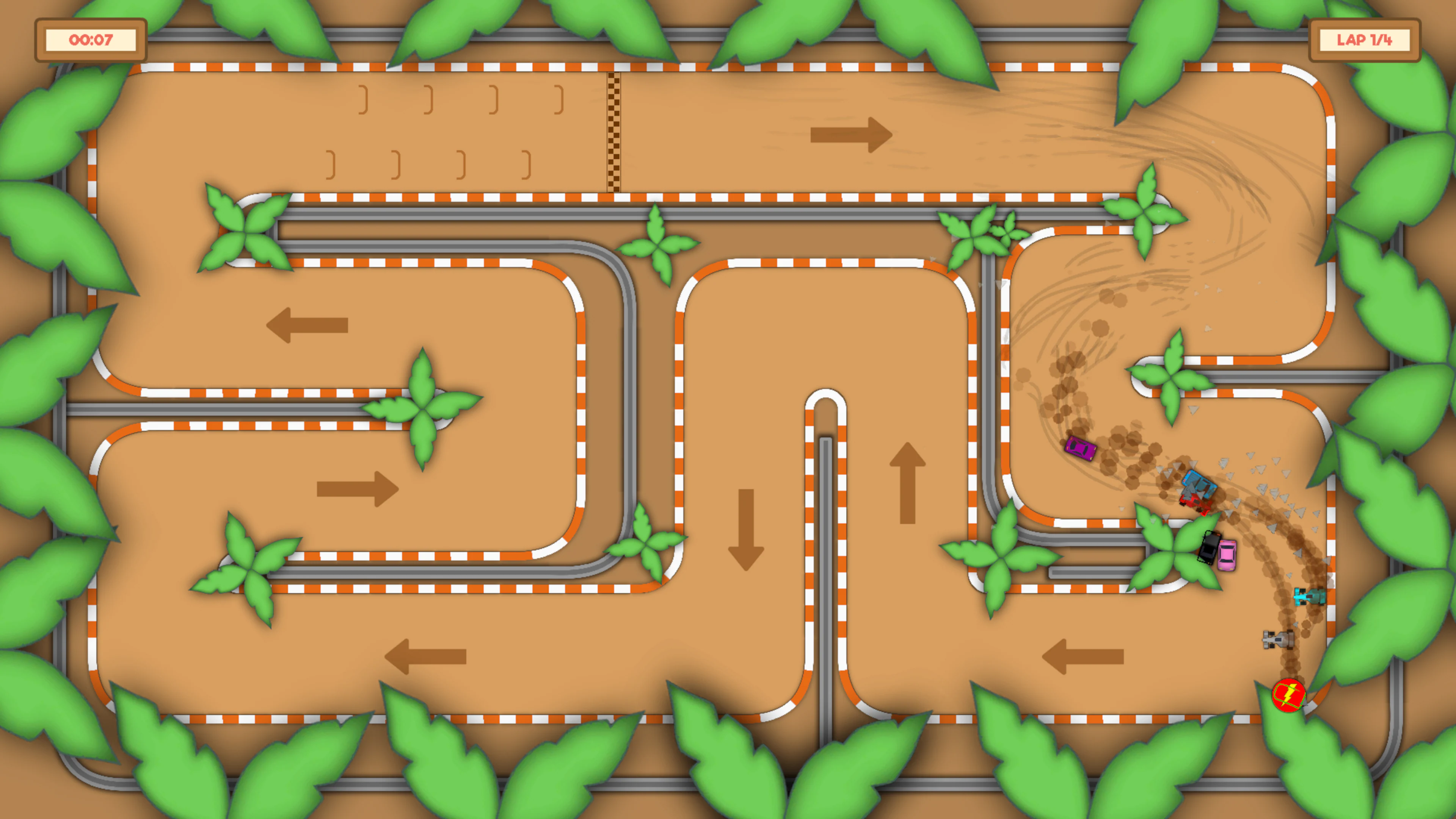
Task: Click the pink car near the palm tree
Action: [1227, 555]
